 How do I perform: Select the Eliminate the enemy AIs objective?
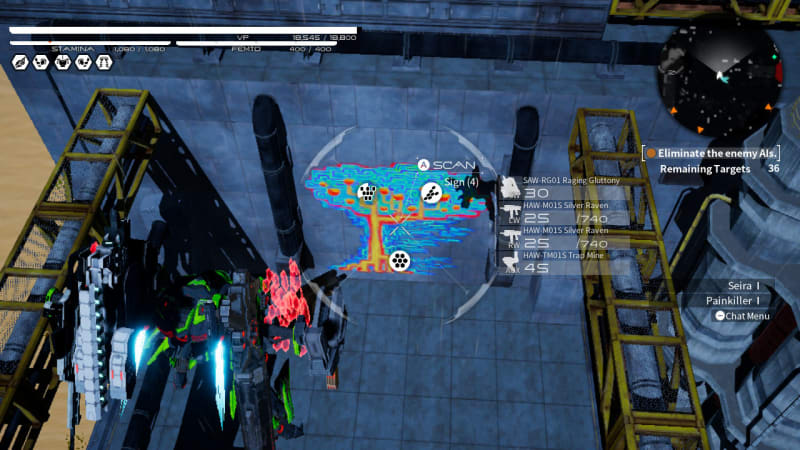[x=711, y=153]
